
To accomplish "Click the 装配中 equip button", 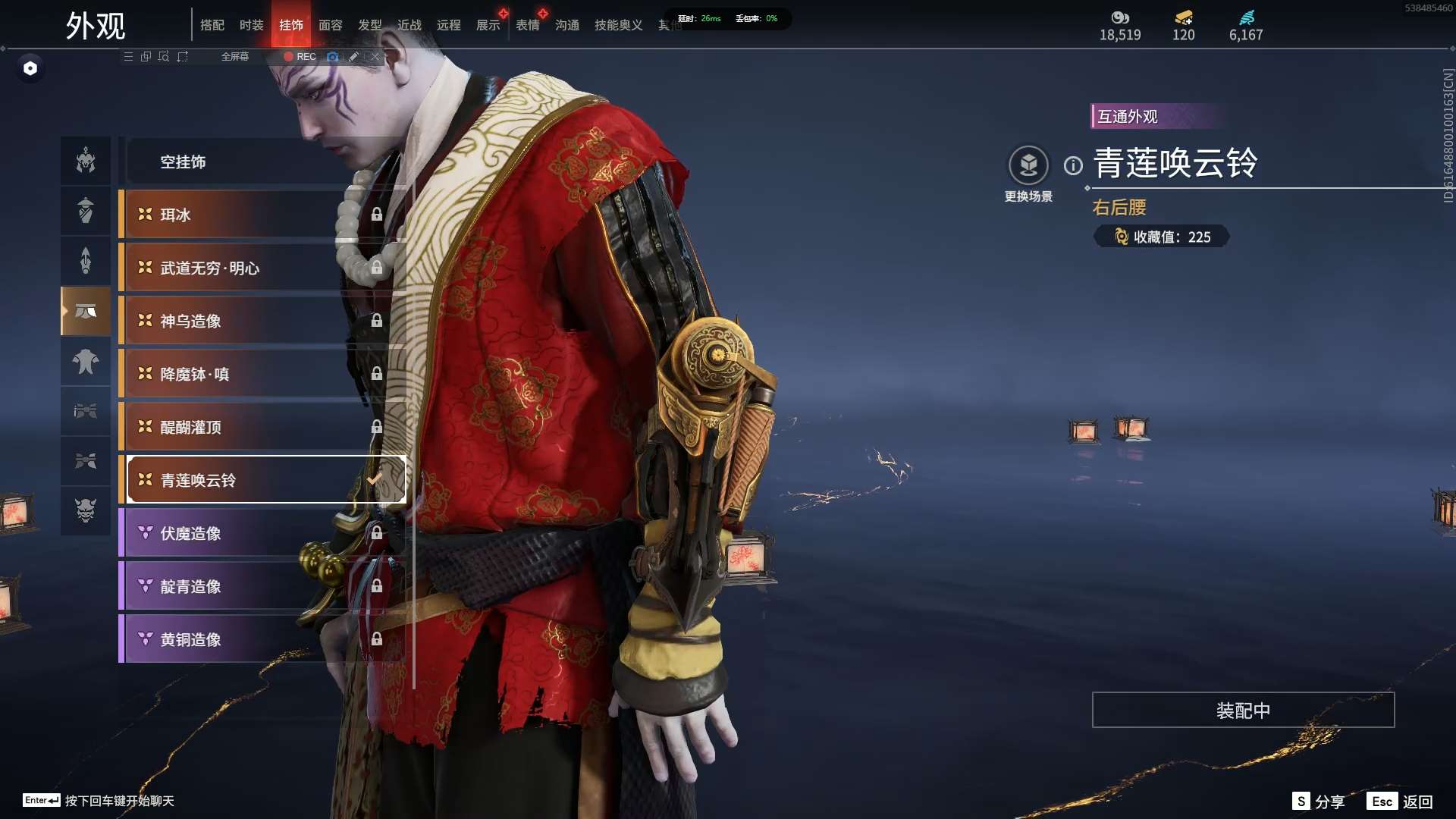I will tap(1243, 710).
